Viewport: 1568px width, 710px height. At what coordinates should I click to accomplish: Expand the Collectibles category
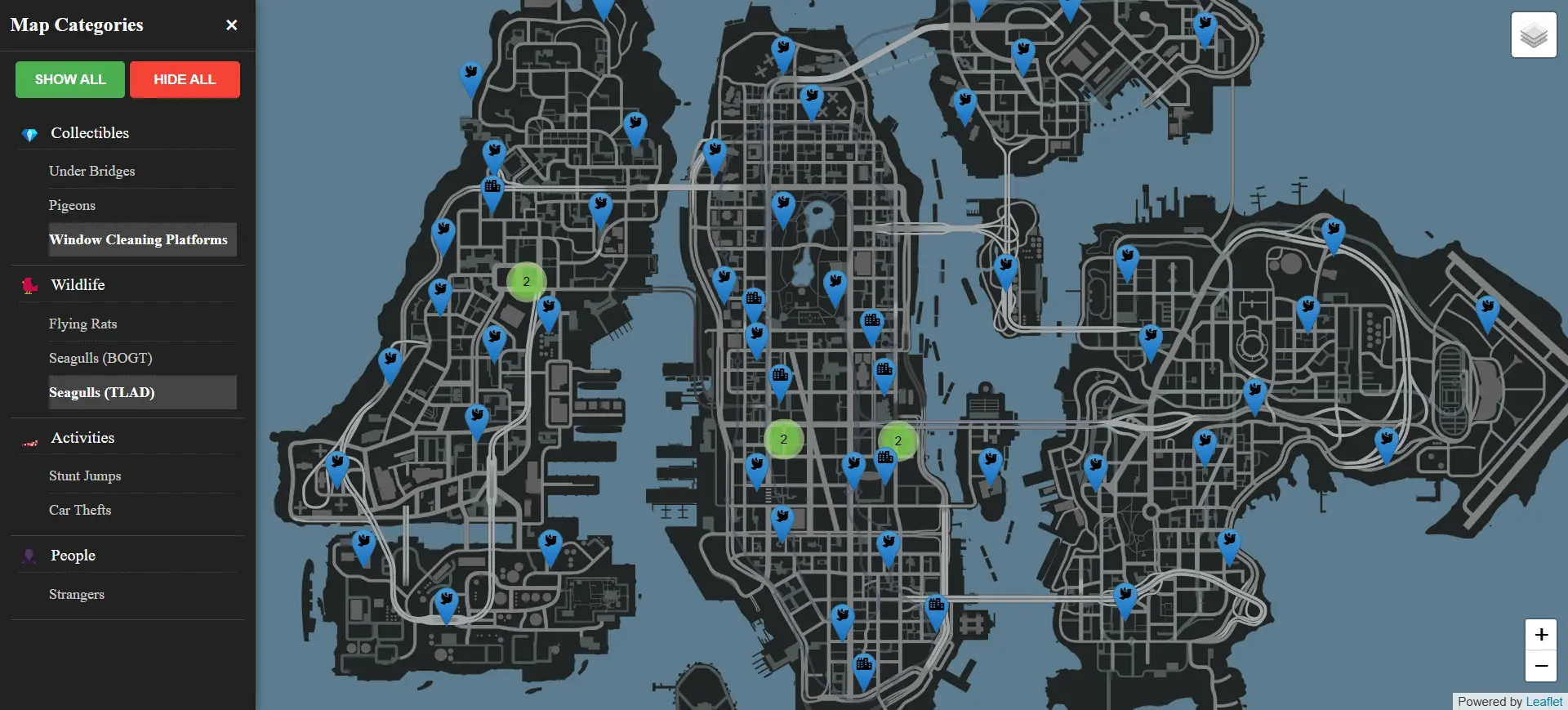point(90,132)
